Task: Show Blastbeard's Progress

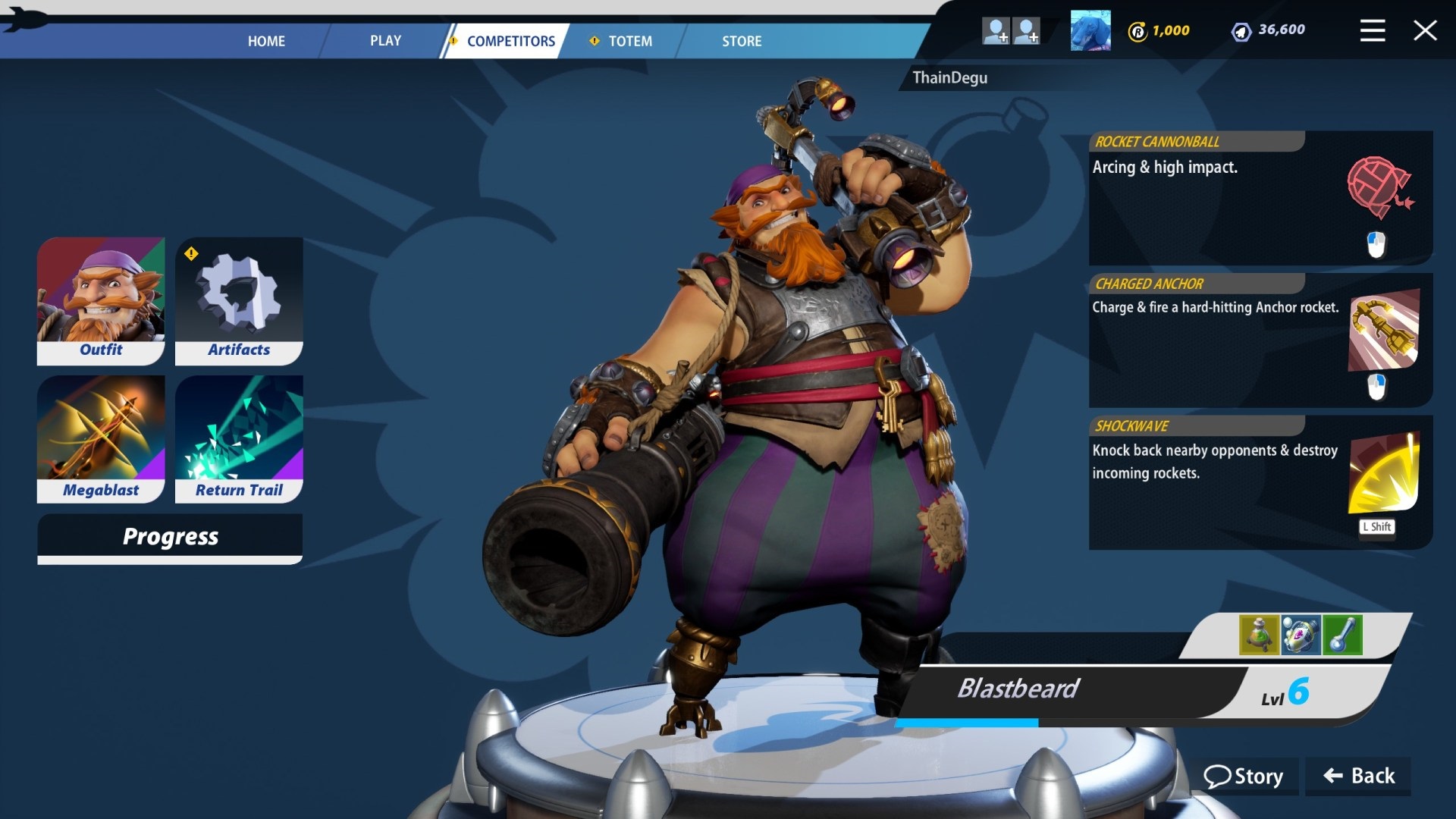Action: point(170,538)
